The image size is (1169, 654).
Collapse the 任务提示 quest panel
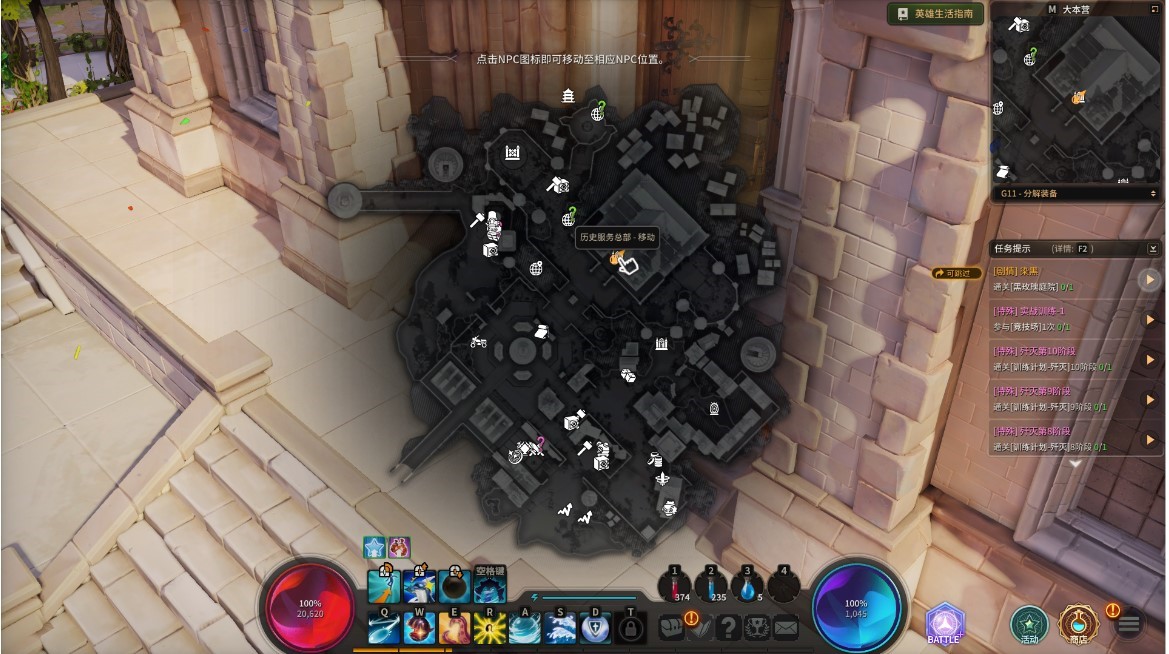tap(1153, 248)
